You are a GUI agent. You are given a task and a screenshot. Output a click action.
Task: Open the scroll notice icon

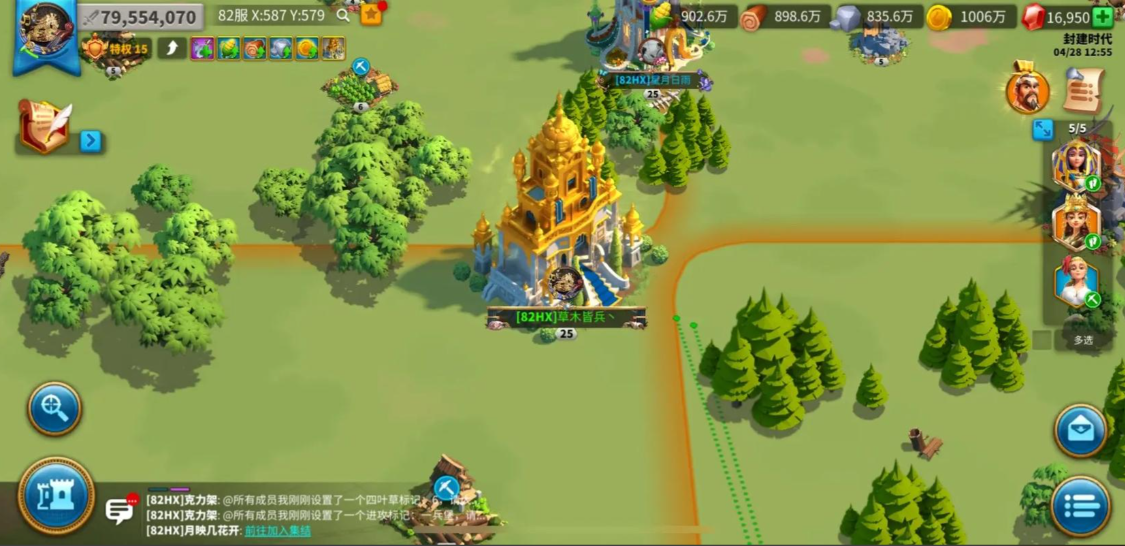coord(1083,90)
